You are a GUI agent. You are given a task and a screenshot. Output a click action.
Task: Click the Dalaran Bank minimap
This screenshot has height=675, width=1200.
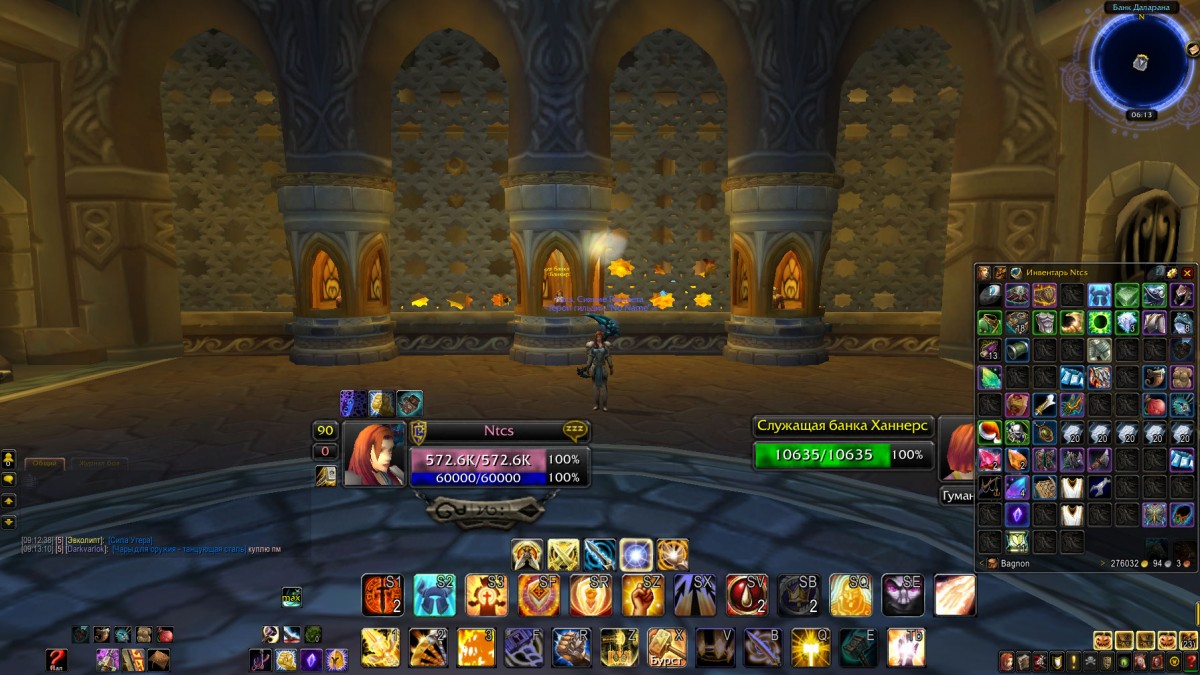click(x=1140, y=61)
